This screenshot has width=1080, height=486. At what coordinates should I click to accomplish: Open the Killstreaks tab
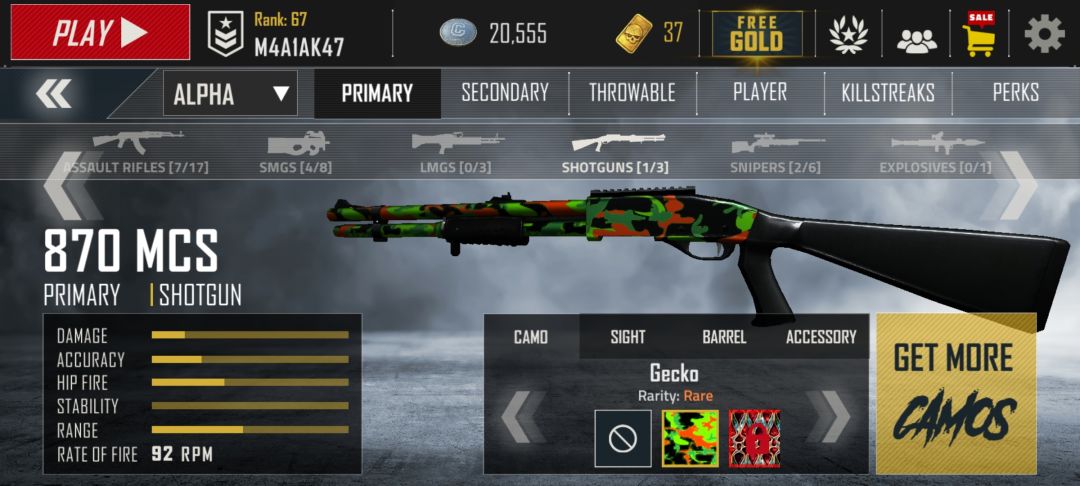pos(888,93)
